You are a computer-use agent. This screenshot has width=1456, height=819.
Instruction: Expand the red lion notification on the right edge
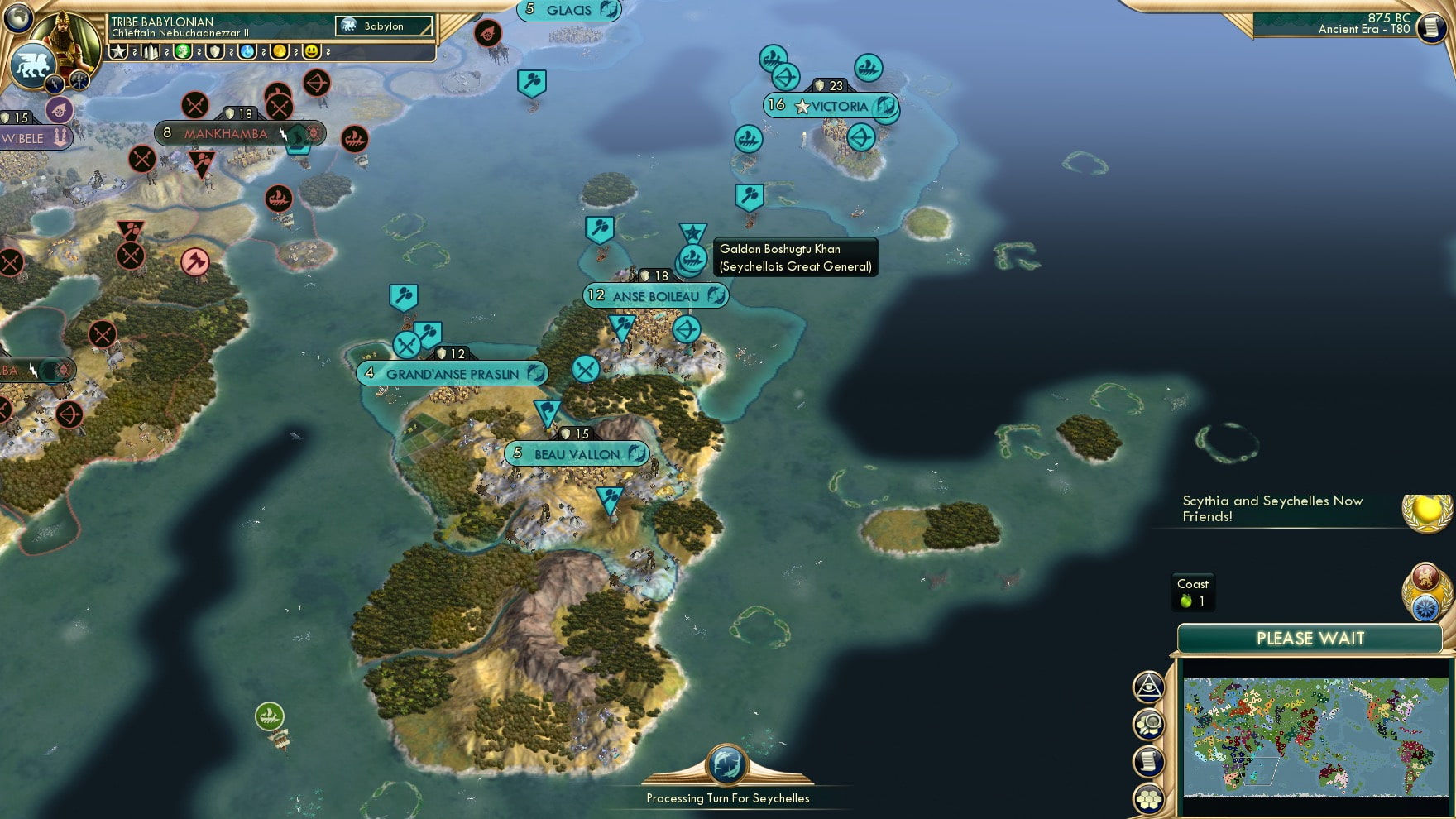tap(1426, 577)
